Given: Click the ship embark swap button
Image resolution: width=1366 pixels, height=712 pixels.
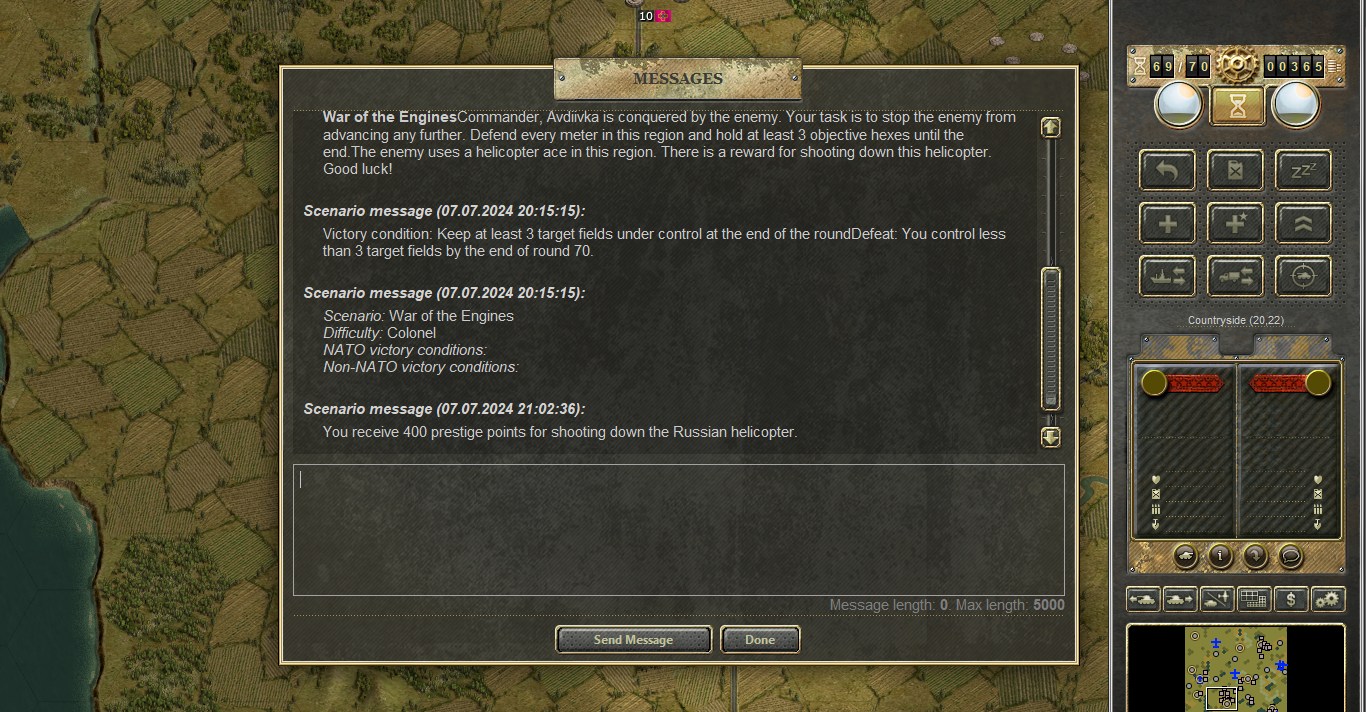Looking at the screenshot, I should pyautogui.click(x=1167, y=276).
